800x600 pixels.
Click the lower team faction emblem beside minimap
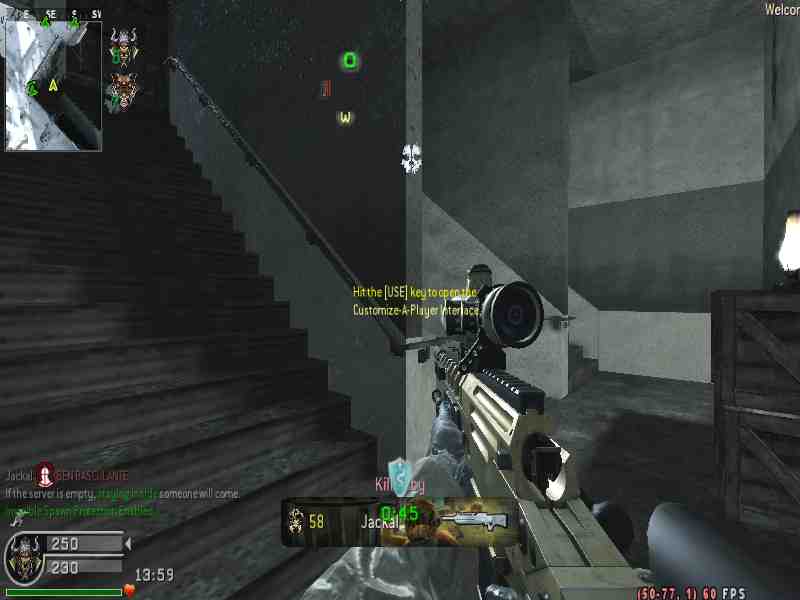point(122,89)
